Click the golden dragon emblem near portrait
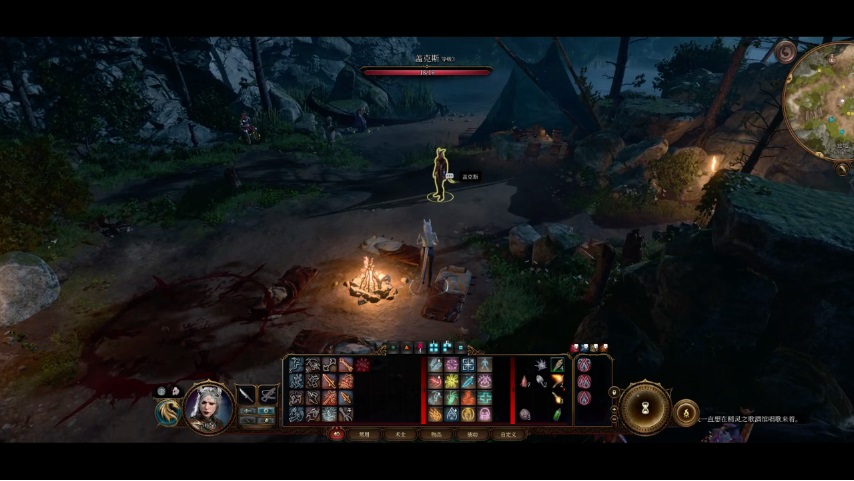854x481 pixels. pyautogui.click(x=168, y=411)
